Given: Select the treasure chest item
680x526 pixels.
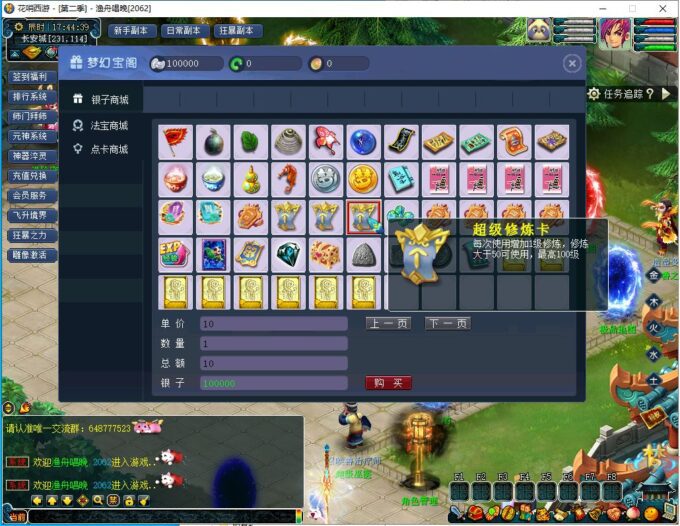Looking at the screenshot, I should [x=327, y=254].
